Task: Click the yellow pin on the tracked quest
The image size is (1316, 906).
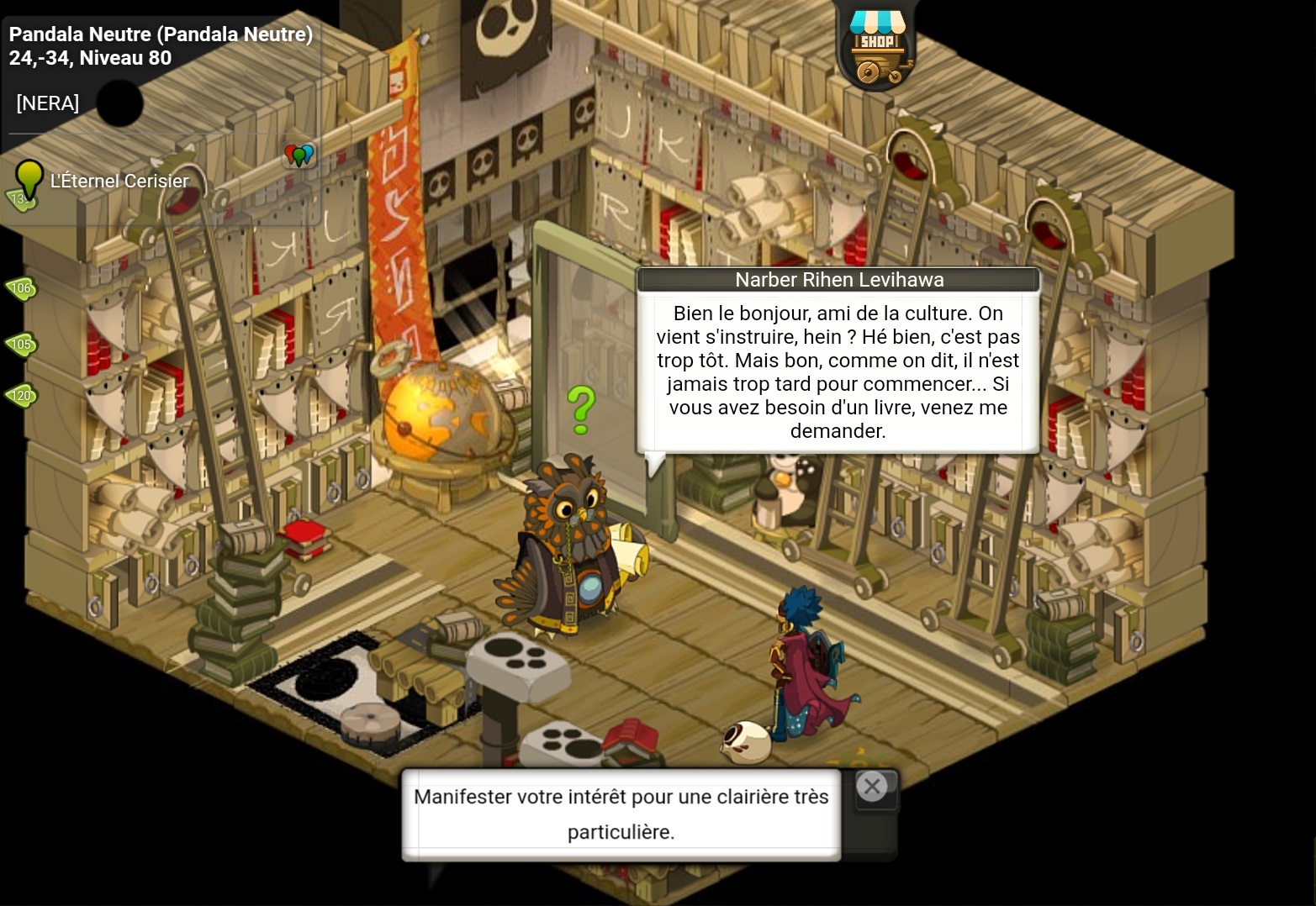Action: click(29, 179)
